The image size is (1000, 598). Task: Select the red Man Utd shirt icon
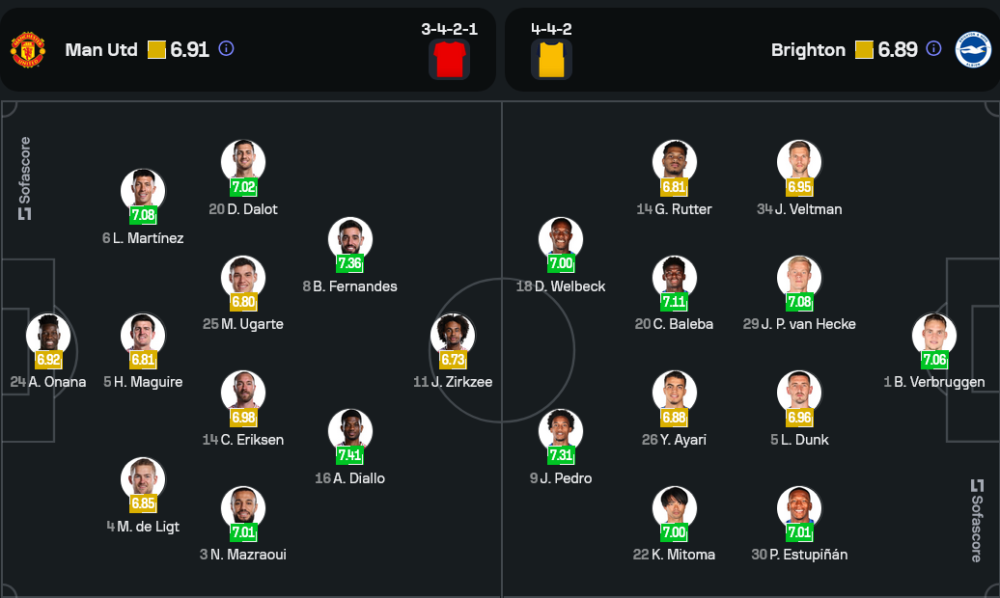coord(449,59)
